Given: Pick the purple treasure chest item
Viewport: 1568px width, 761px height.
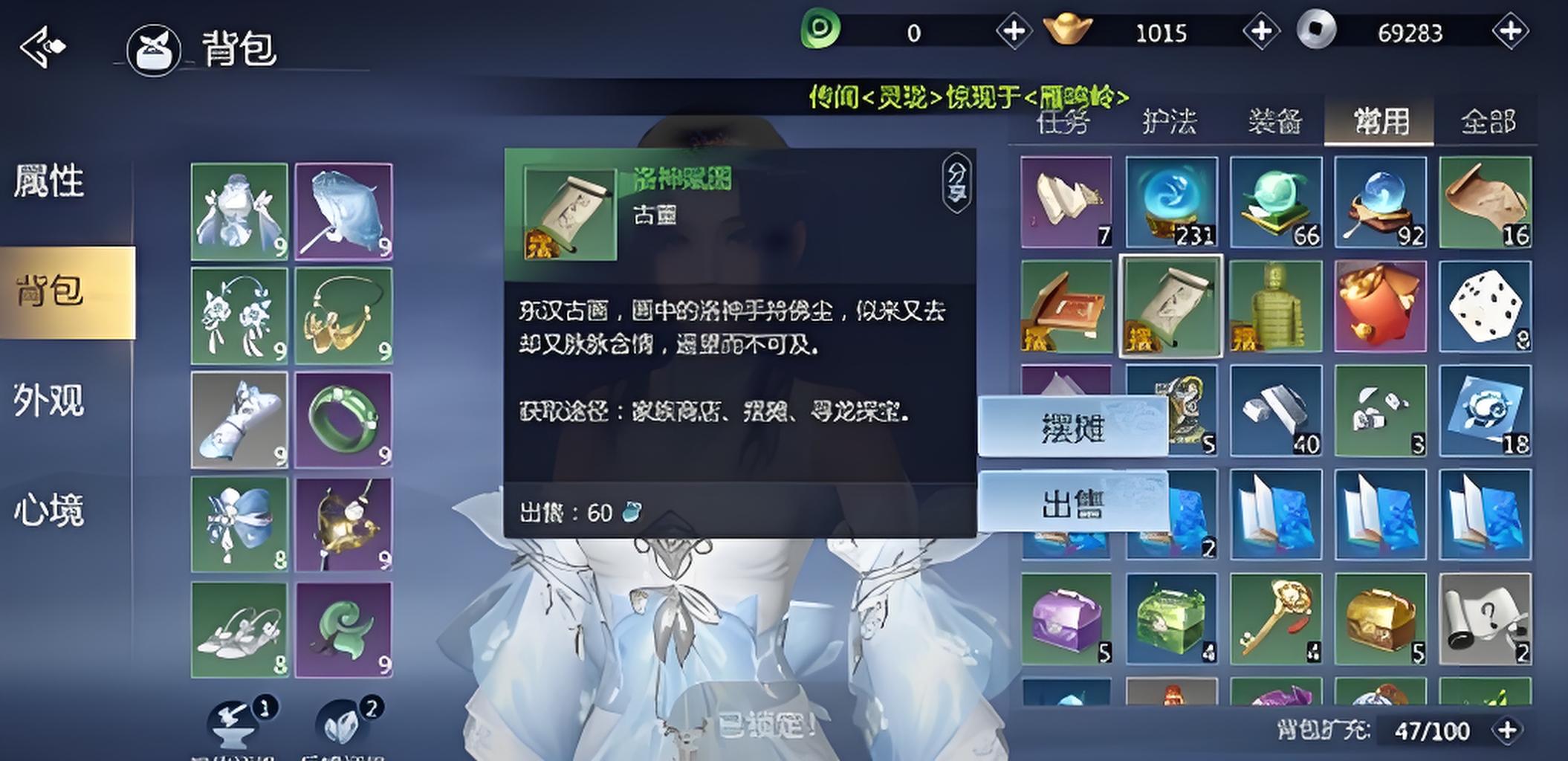Looking at the screenshot, I should (1066, 619).
